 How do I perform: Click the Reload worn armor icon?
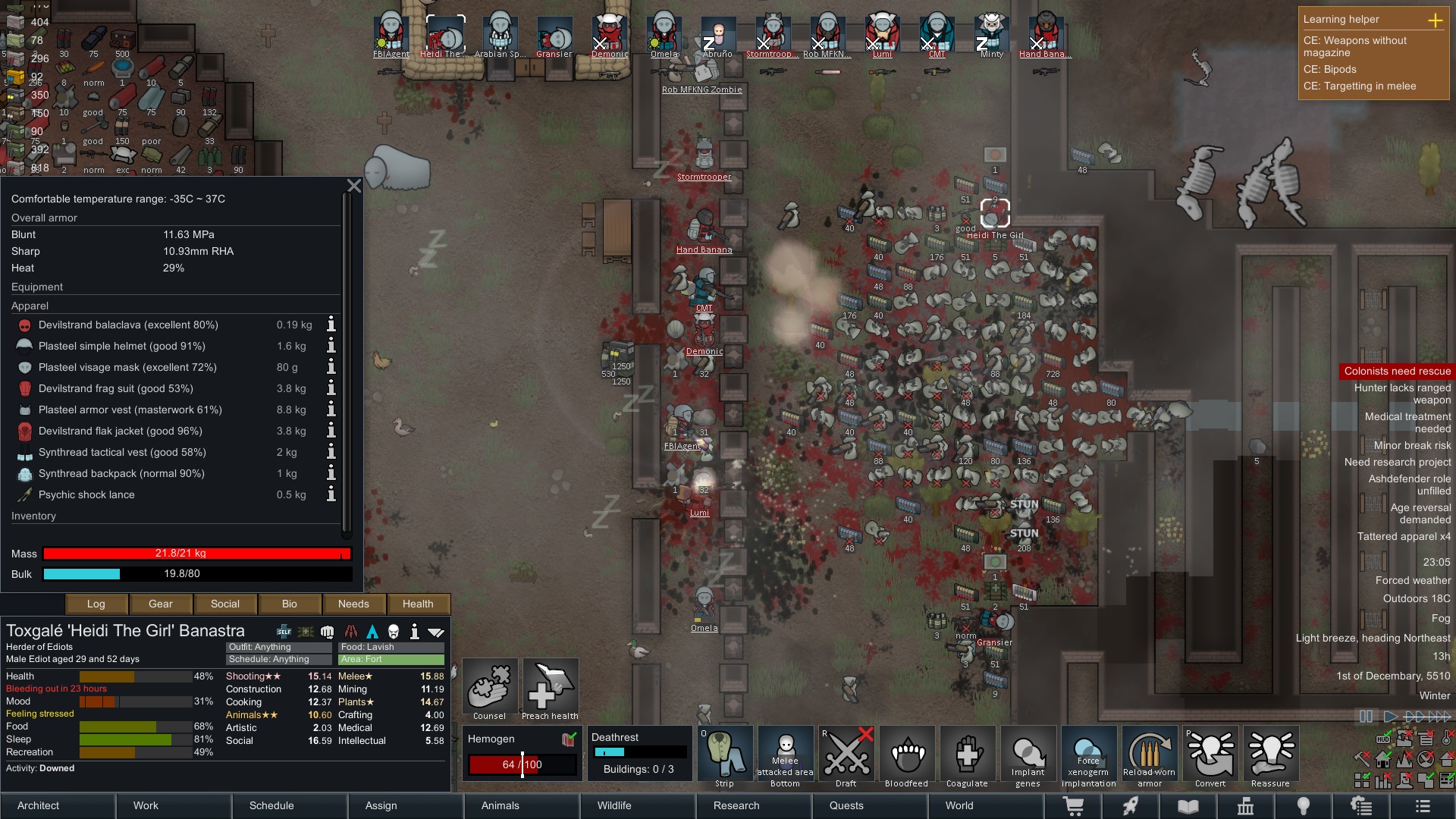1150,755
